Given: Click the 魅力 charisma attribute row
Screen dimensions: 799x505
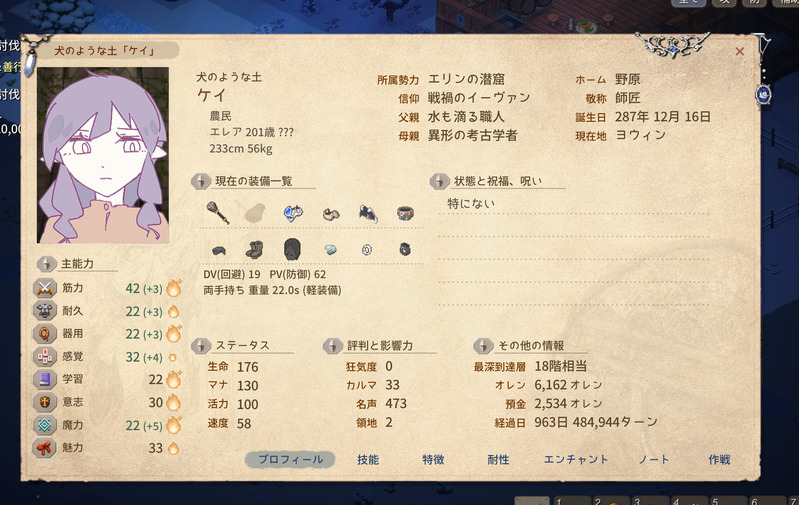Looking at the screenshot, I should 110,448.
